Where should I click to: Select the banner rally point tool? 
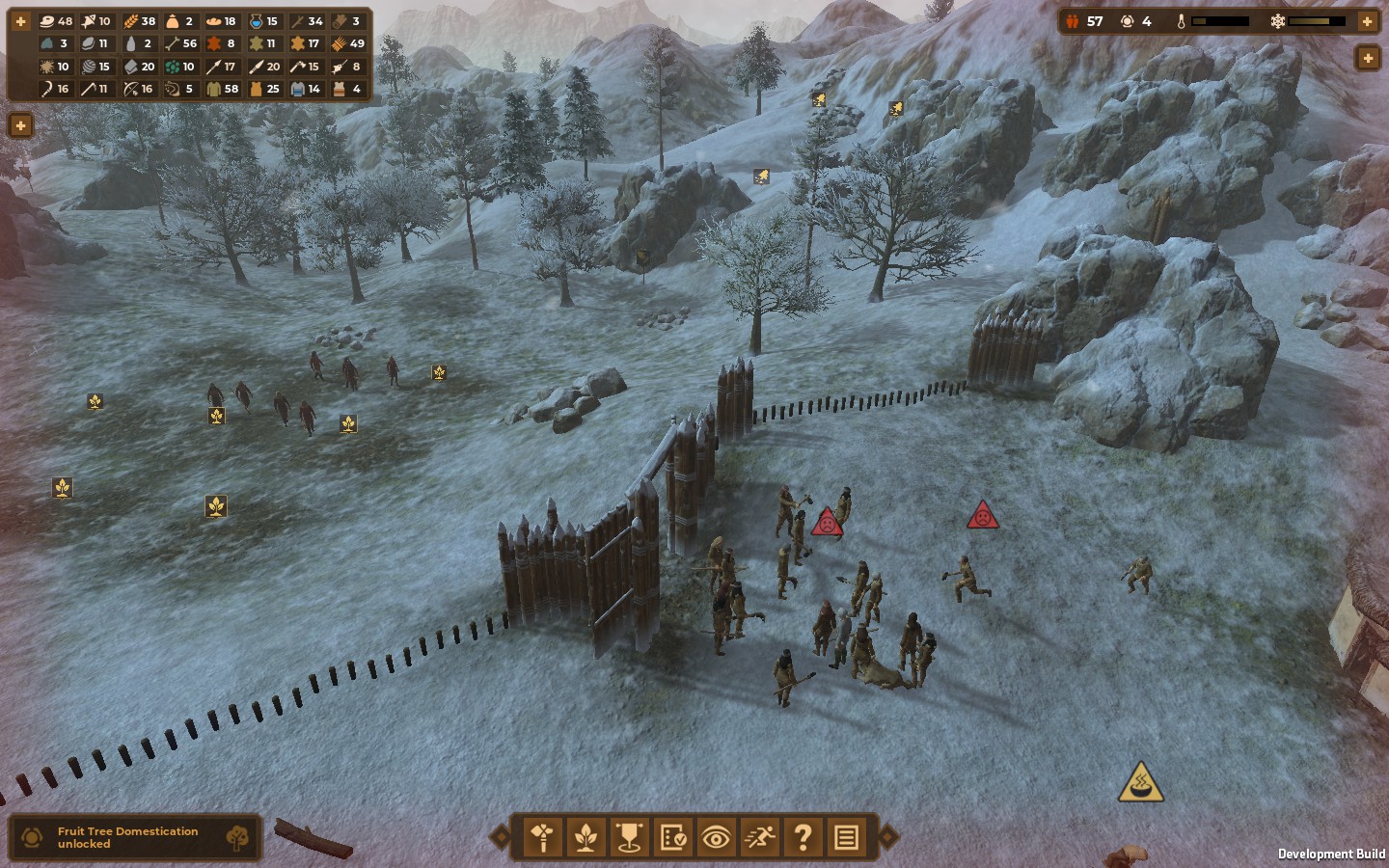click(x=629, y=837)
